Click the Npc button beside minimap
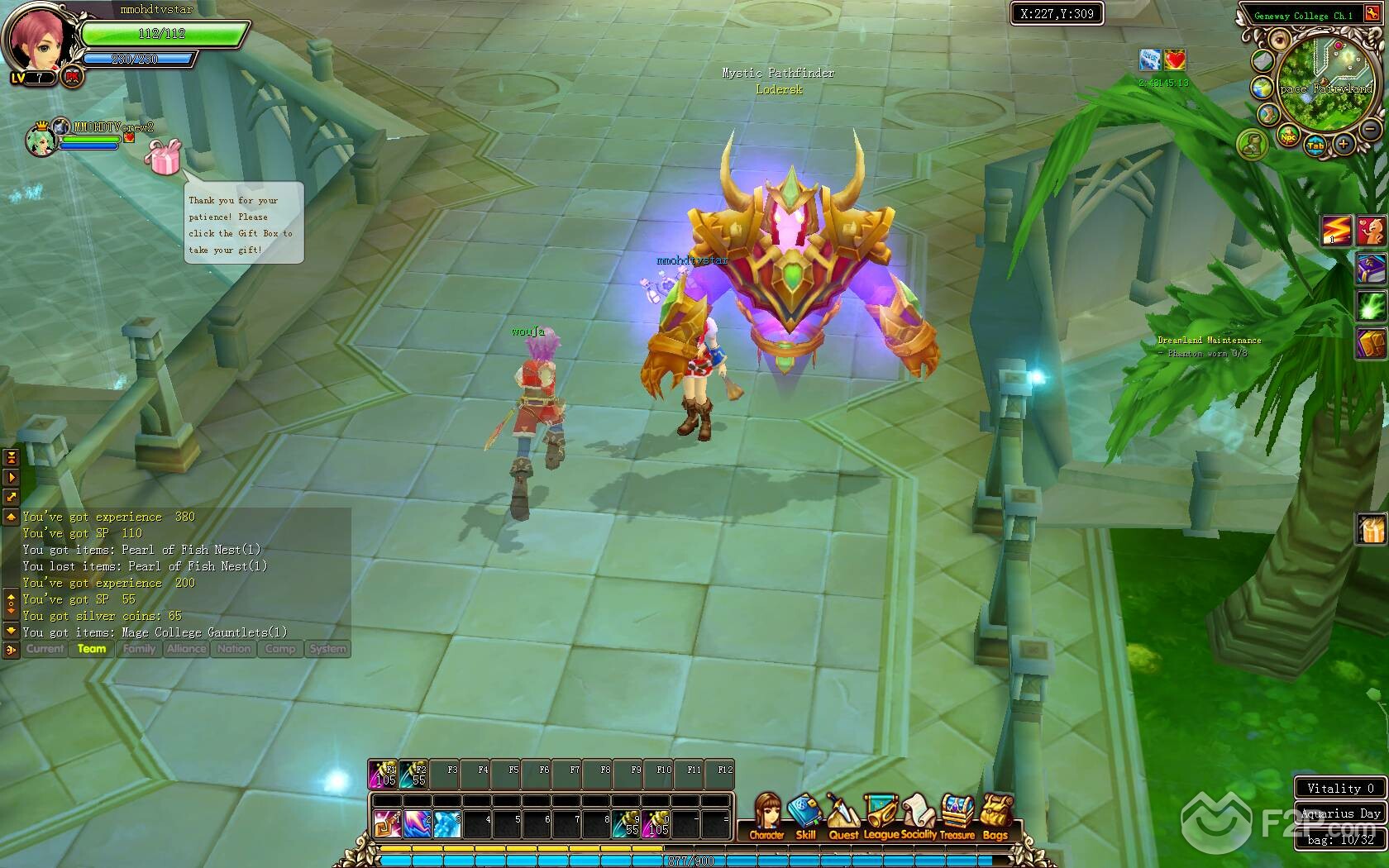The width and height of the screenshot is (1389, 868). point(1288,136)
